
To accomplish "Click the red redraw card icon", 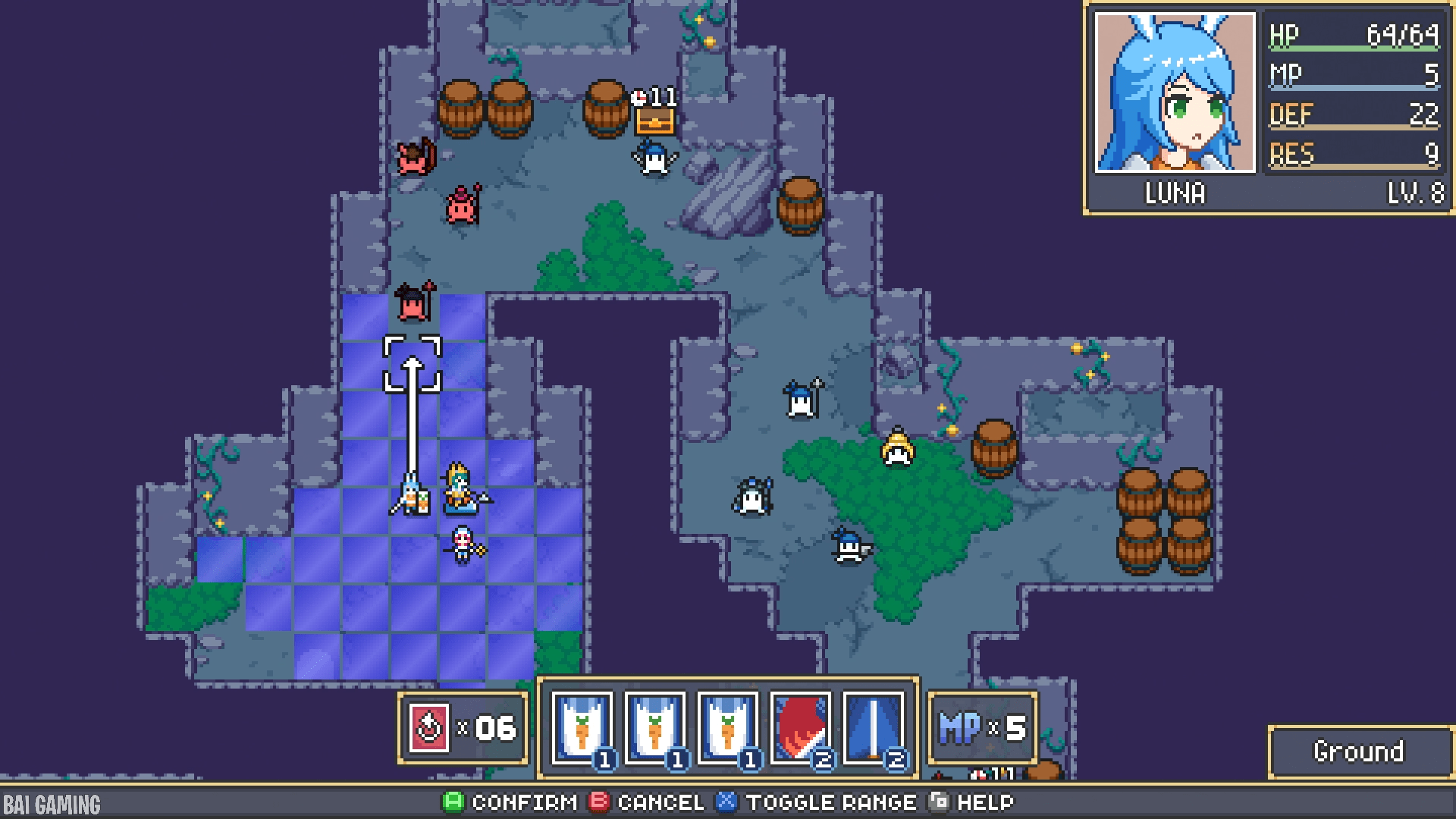I will 429,728.
